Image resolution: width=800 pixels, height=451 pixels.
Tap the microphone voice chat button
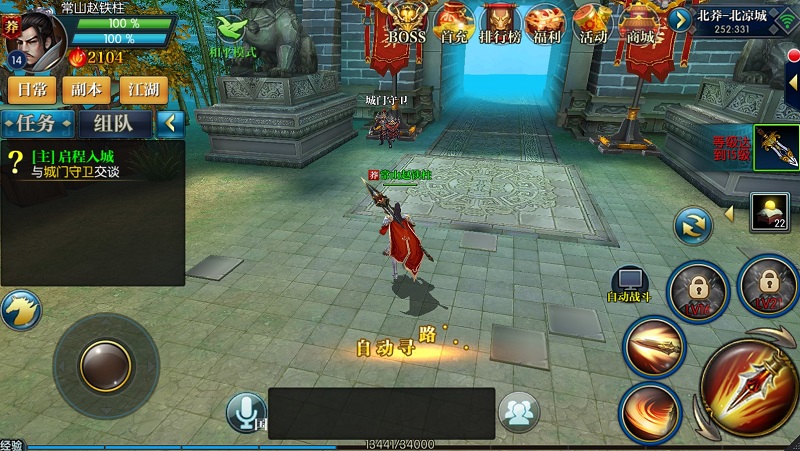tap(245, 412)
